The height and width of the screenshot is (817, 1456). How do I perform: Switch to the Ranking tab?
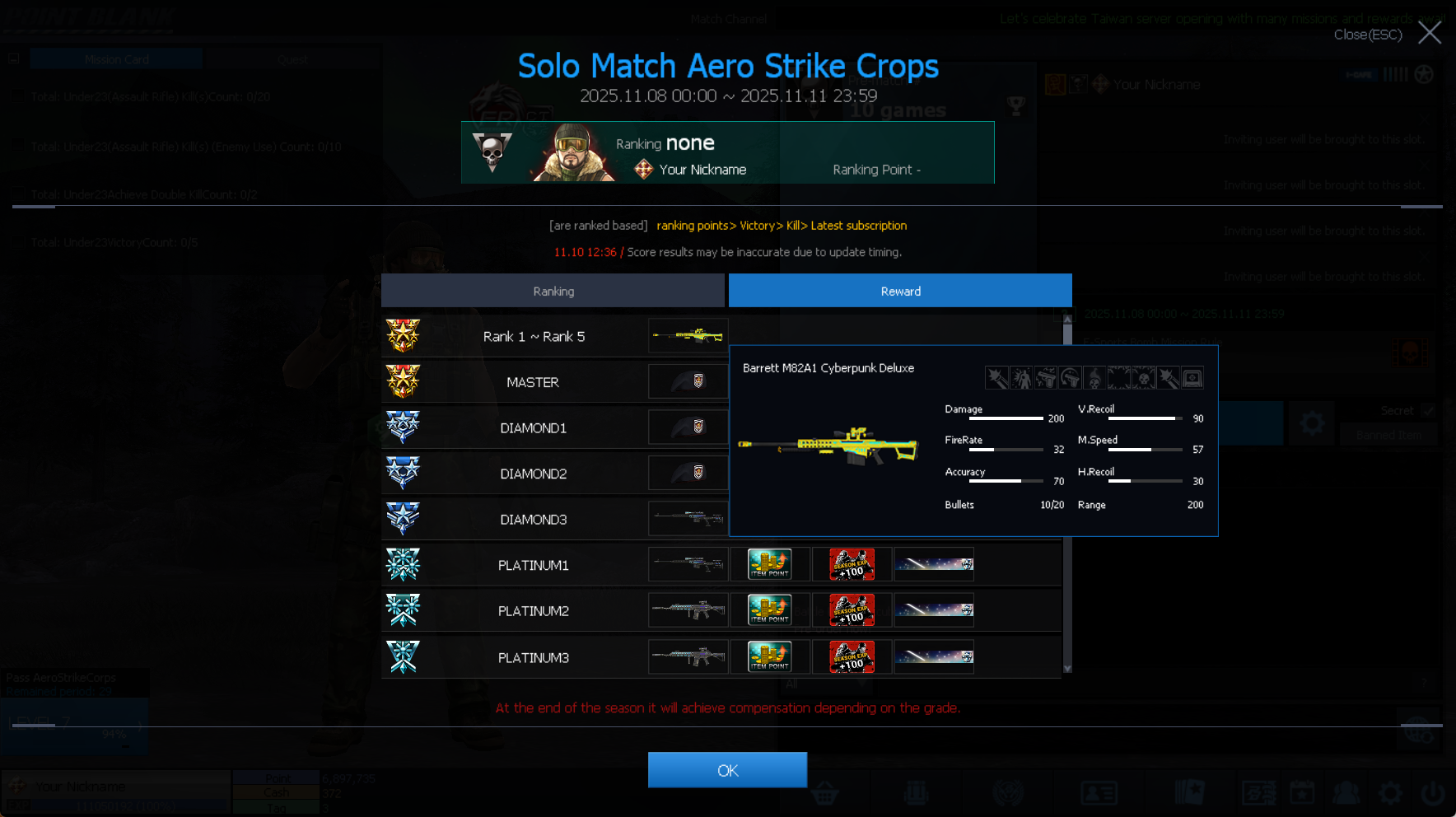pyautogui.click(x=553, y=291)
